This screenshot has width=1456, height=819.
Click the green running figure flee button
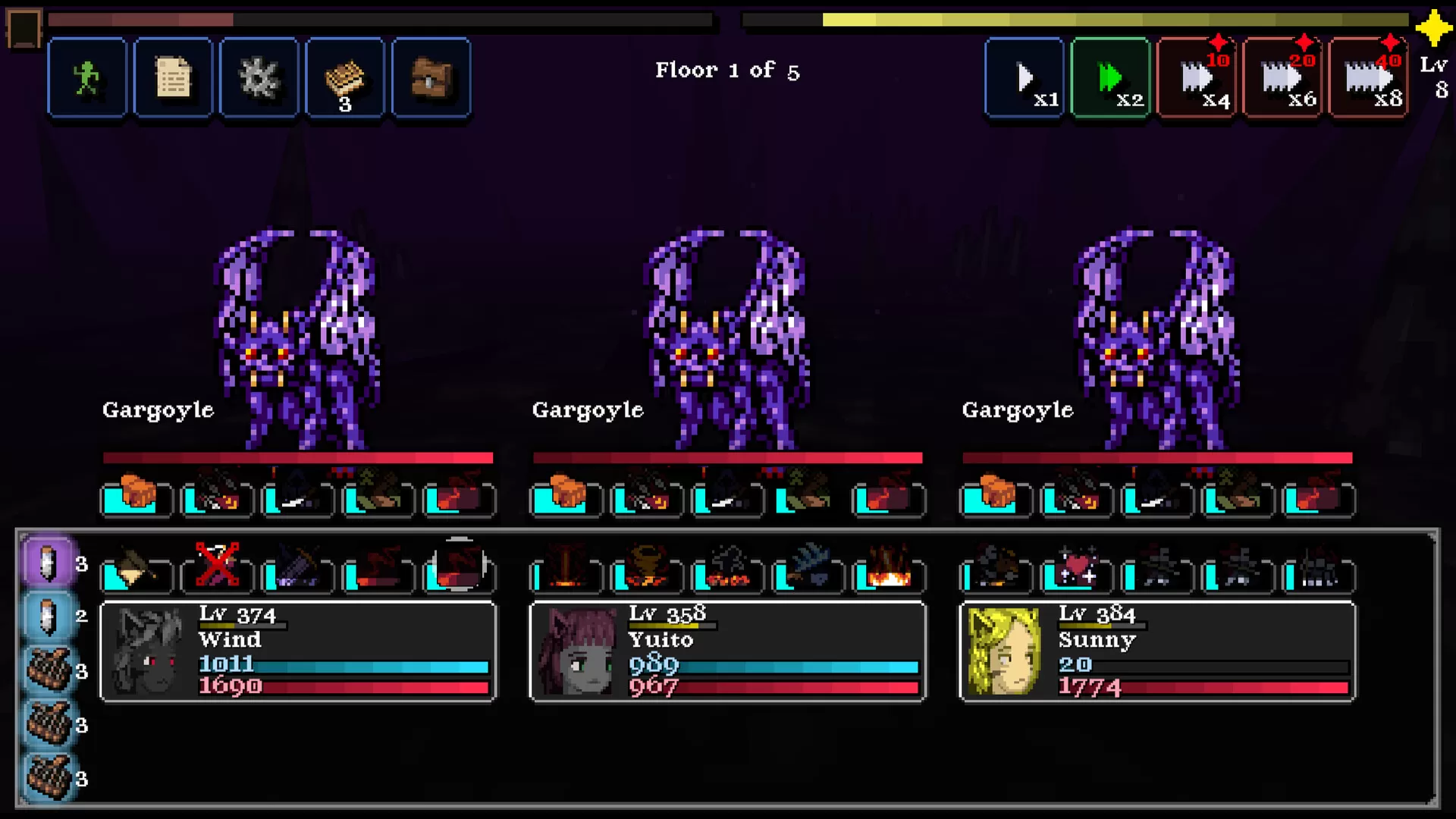tap(87, 78)
